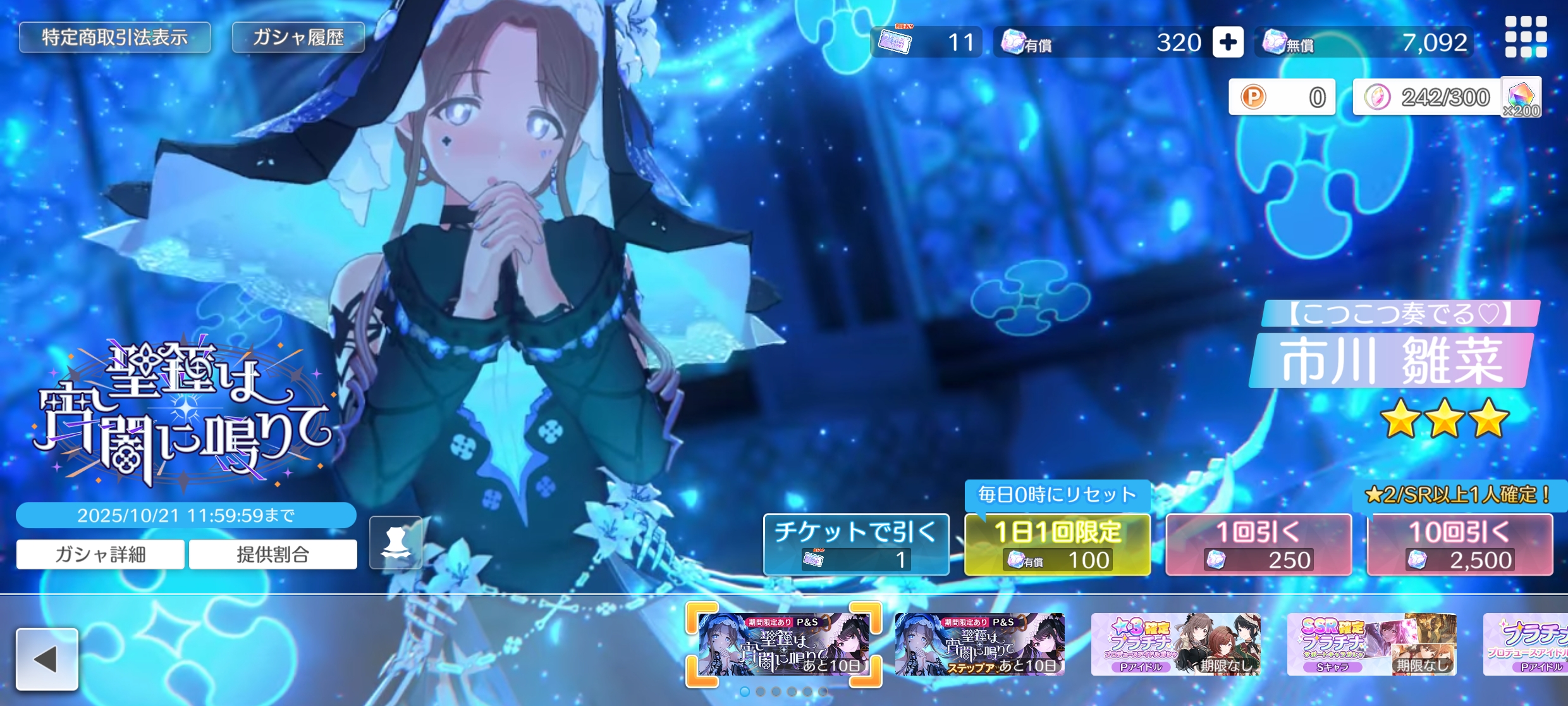The width and height of the screenshot is (1568, 706).
Task: Tap the plus button to buy paid jewels
Action: tap(1227, 42)
